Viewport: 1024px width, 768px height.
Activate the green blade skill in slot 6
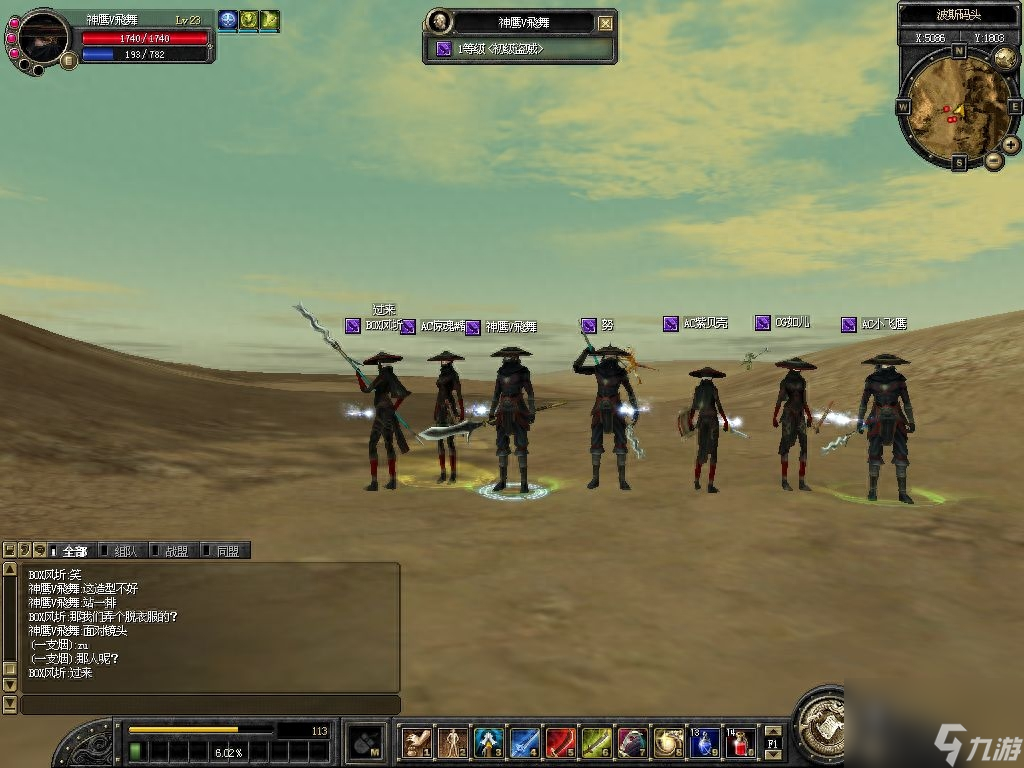pyautogui.click(x=597, y=743)
